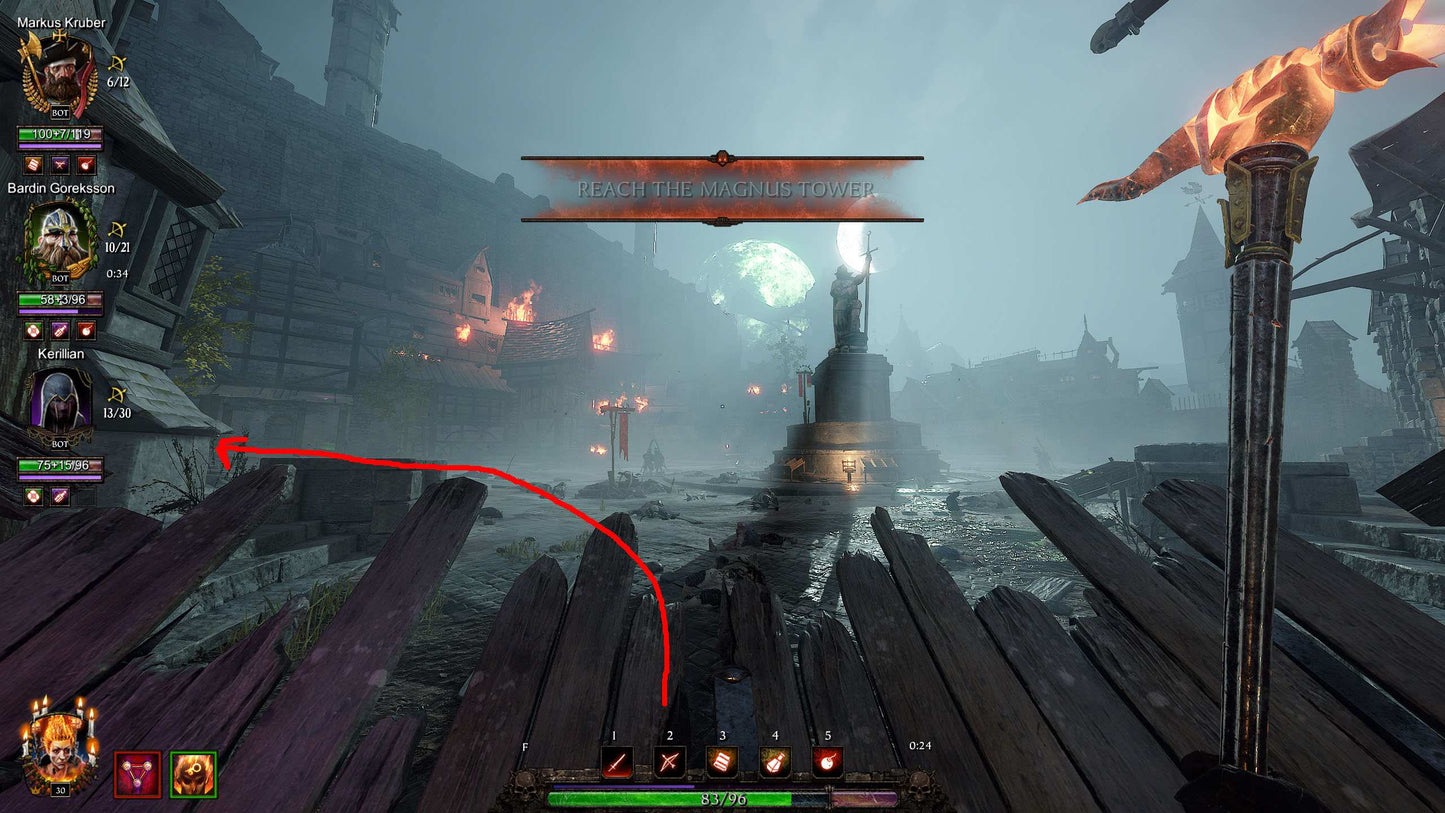Image resolution: width=1445 pixels, height=813 pixels.
Task: Equip the tome in slot 3
Action: (721, 763)
